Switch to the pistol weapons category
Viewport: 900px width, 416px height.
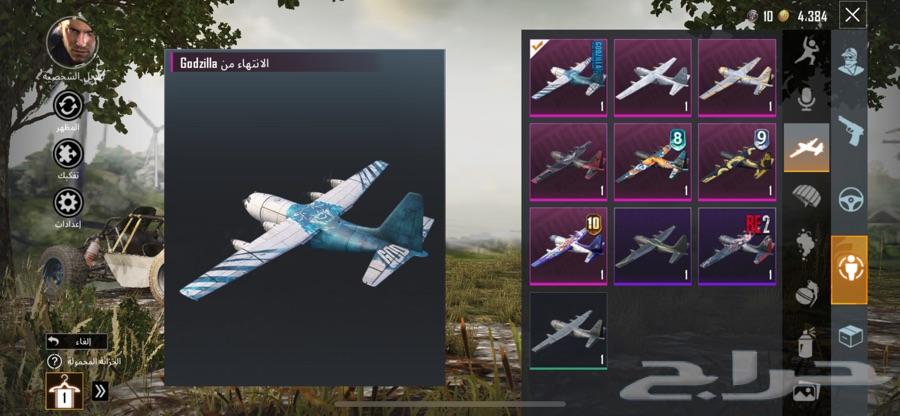(851, 130)
